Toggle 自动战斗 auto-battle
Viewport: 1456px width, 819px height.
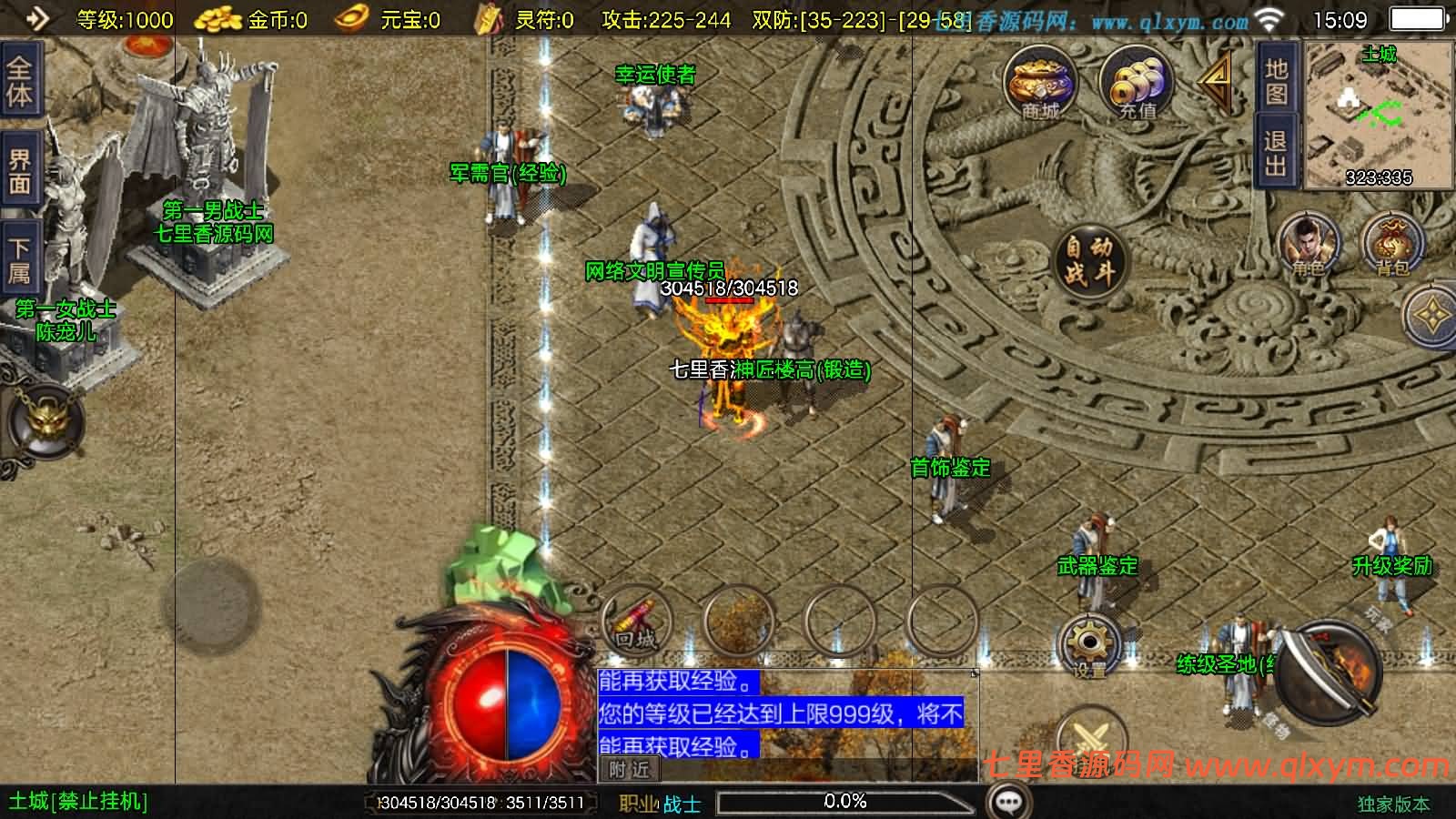(x=1089, y=259)
